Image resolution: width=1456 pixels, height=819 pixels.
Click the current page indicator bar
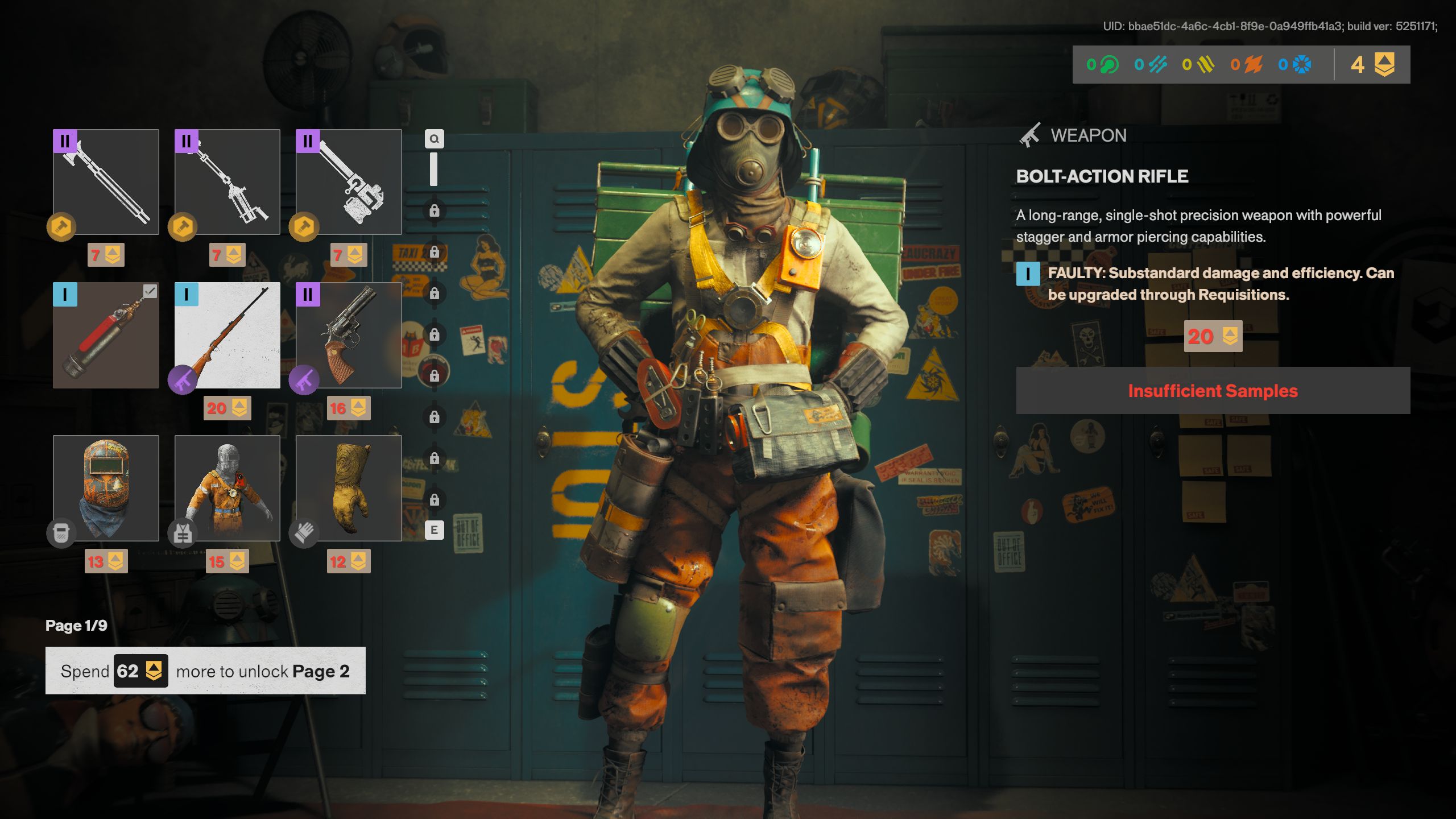pyautogui.click(x=433, y=169)
